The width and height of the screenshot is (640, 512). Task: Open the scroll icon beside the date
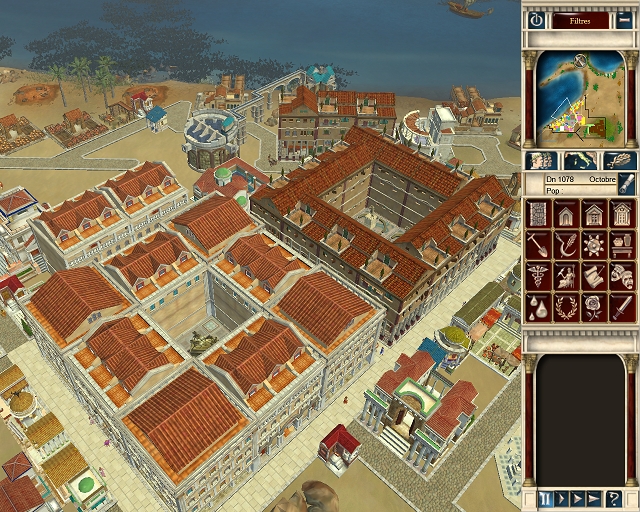pos(625,184)
